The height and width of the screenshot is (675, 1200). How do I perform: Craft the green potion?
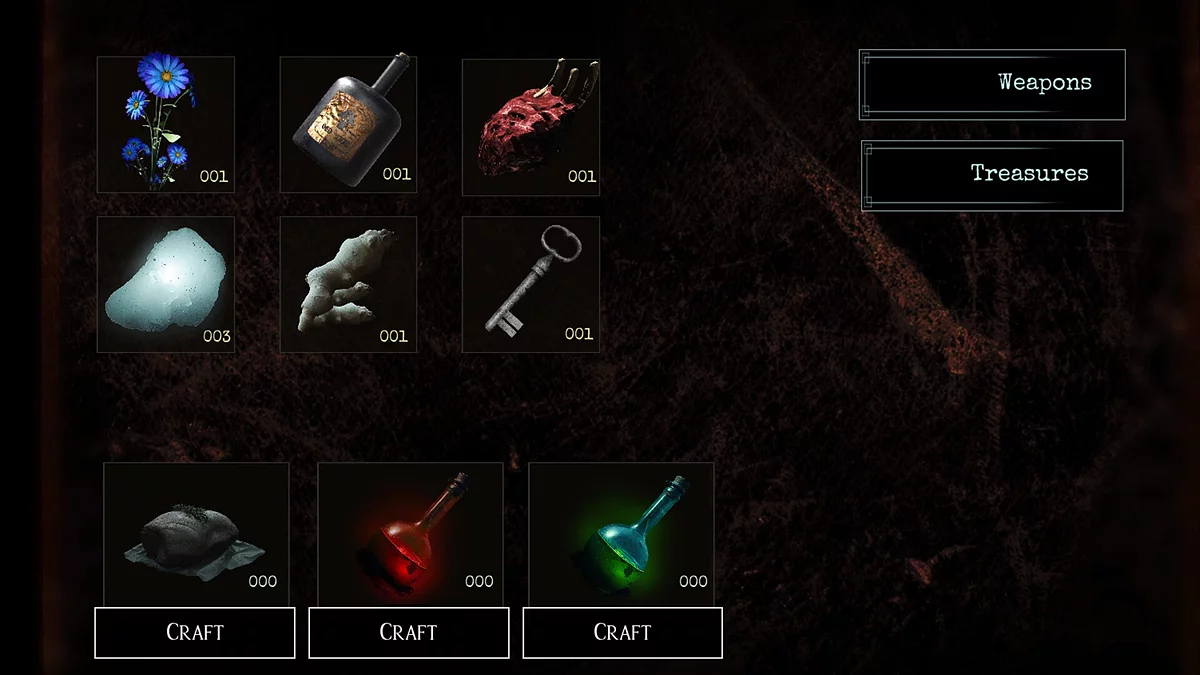622,633
